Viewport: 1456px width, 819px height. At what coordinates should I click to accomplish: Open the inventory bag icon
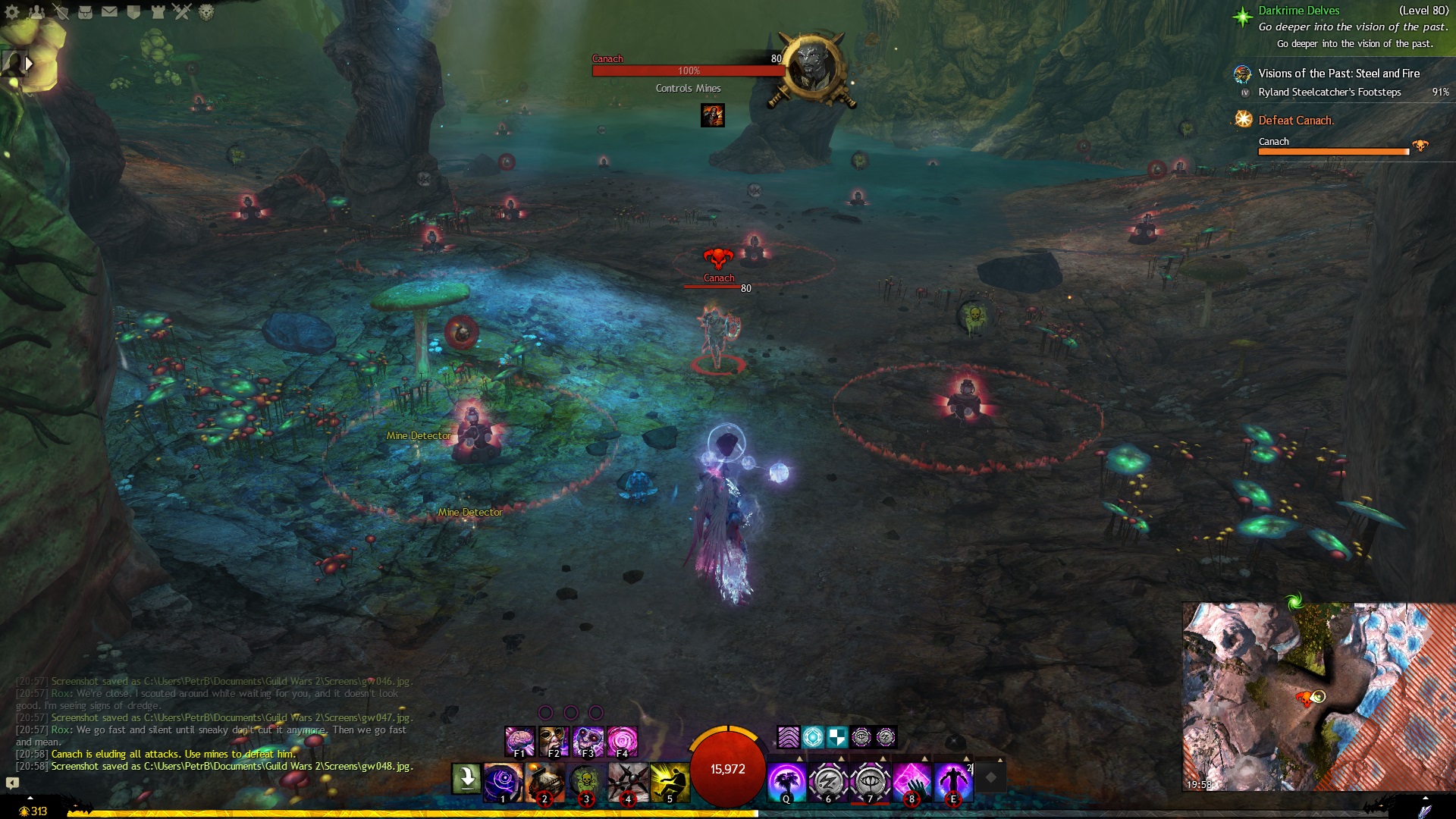(85, 12)
